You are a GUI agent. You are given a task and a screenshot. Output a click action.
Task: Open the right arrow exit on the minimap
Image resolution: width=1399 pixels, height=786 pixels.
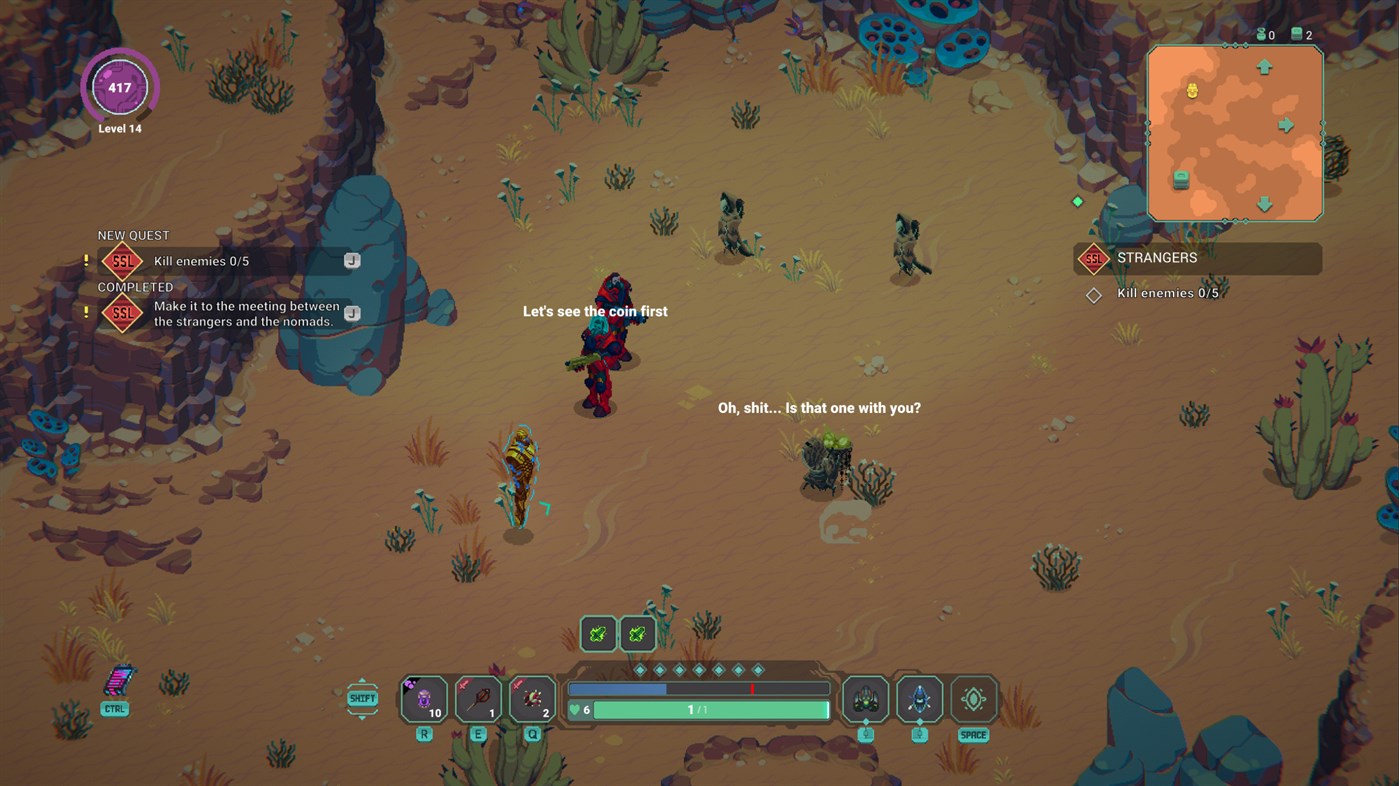(1288, 125)
